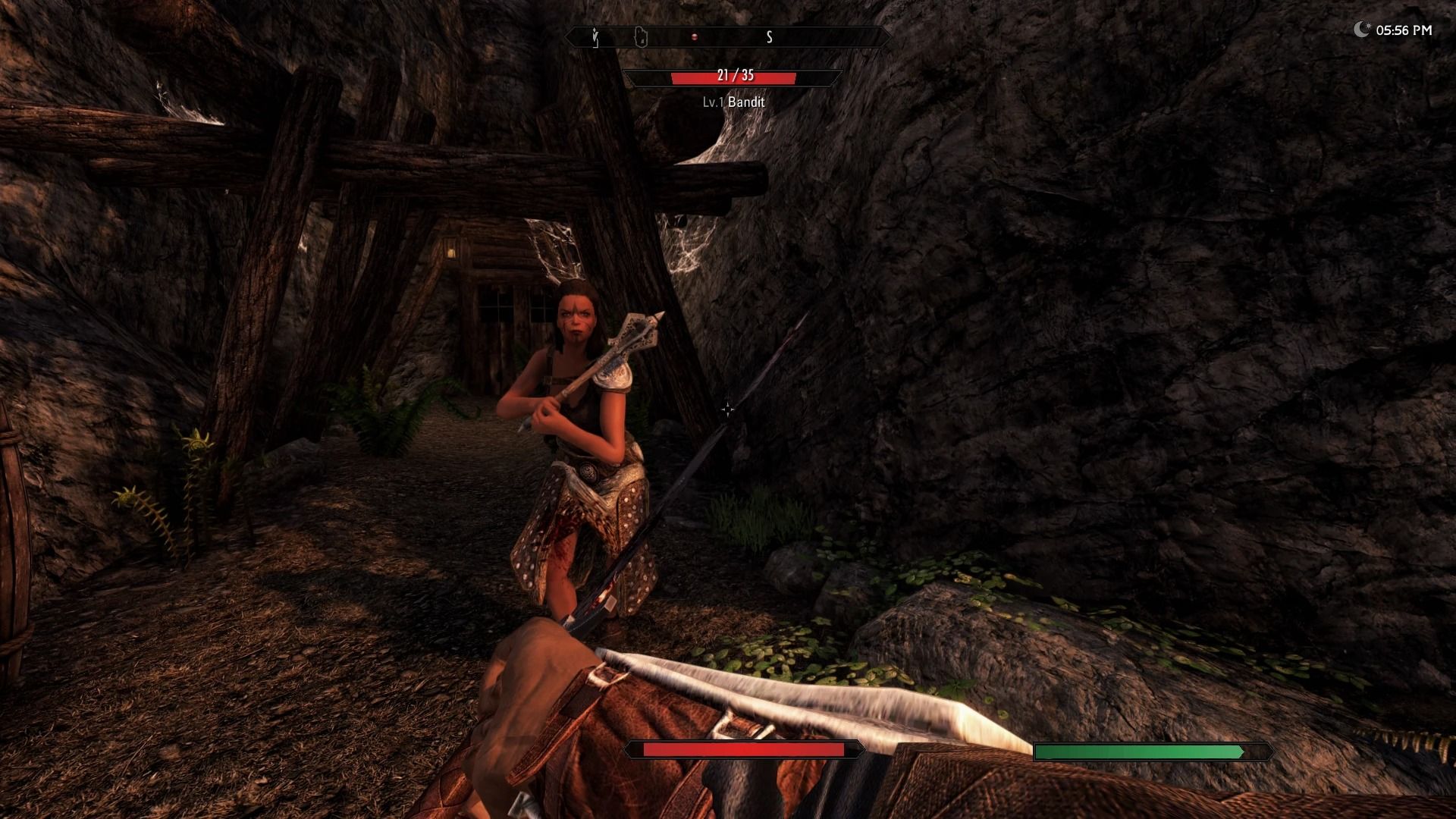Screen dimensions: 1456x819
Task: Click the crosshair reticle at screen center
Action: (728, 409)
